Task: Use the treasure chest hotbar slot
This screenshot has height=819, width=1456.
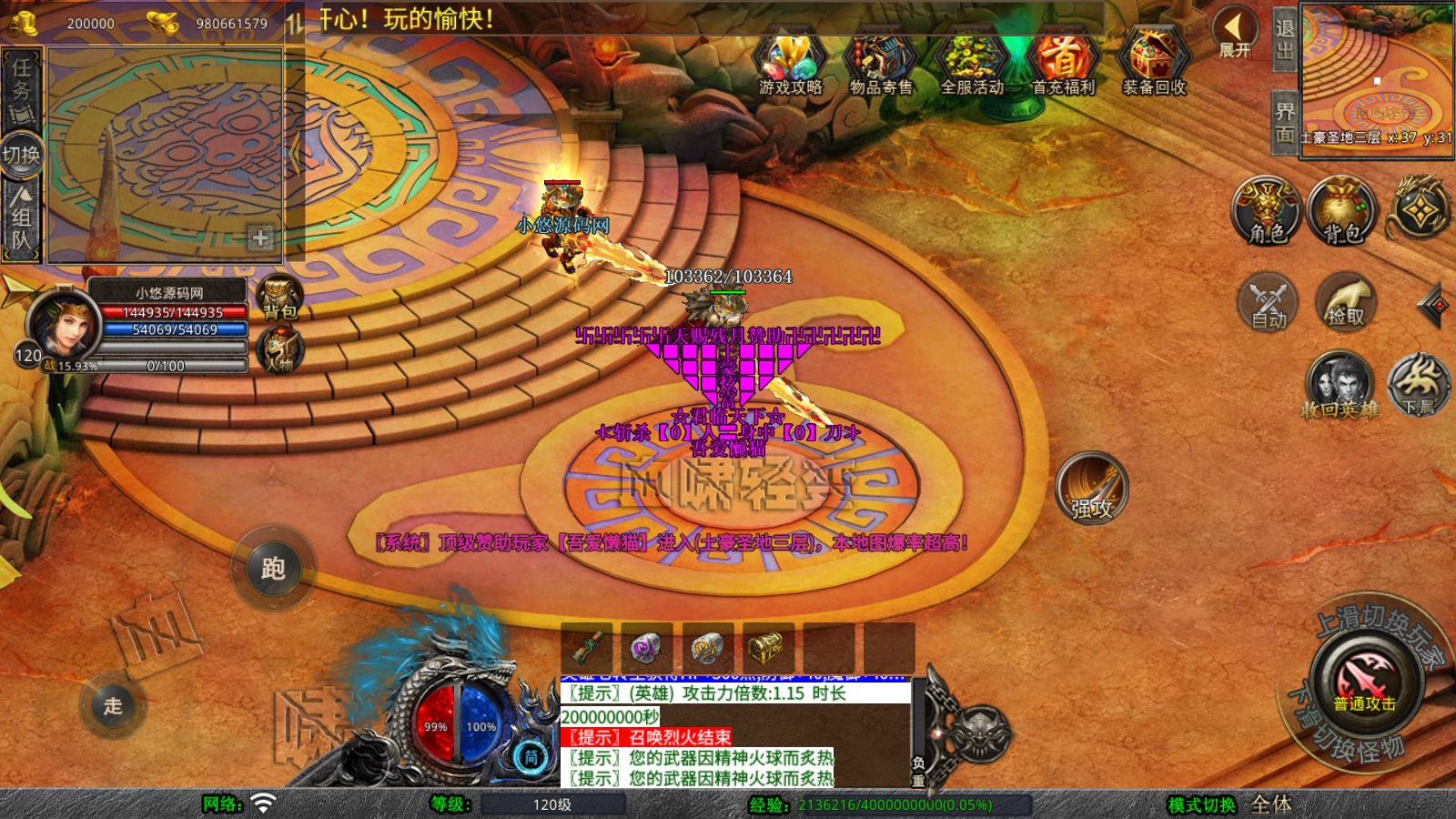Action: coord(768,648)
